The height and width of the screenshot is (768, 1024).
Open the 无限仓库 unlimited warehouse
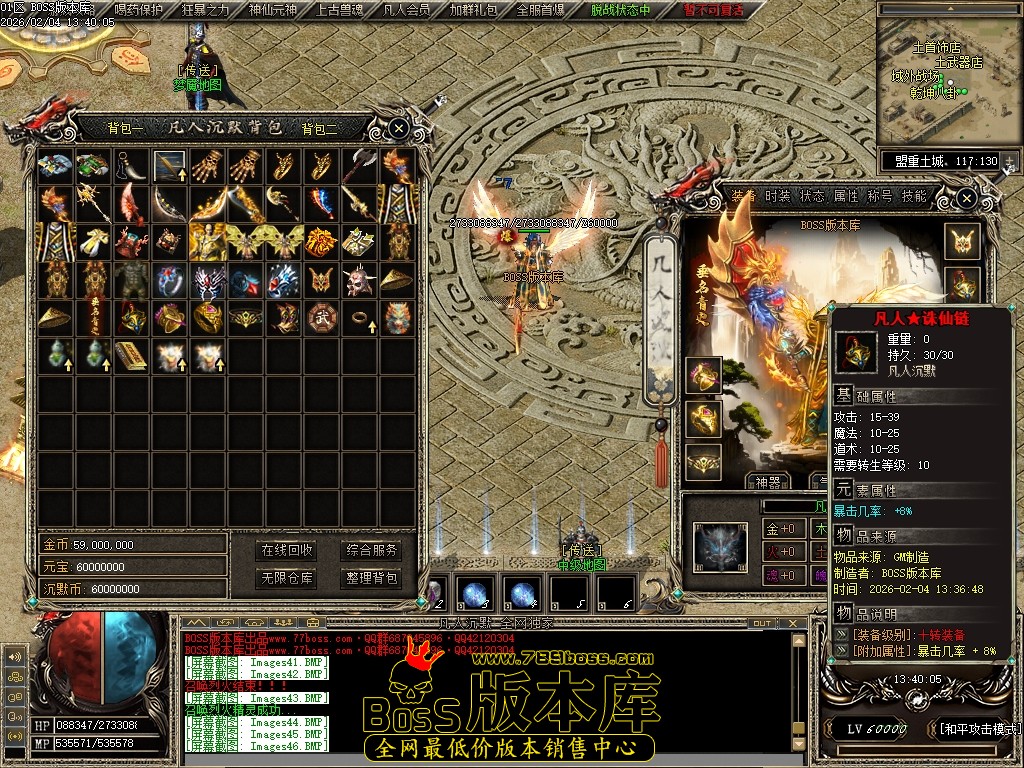pos(287,578)
